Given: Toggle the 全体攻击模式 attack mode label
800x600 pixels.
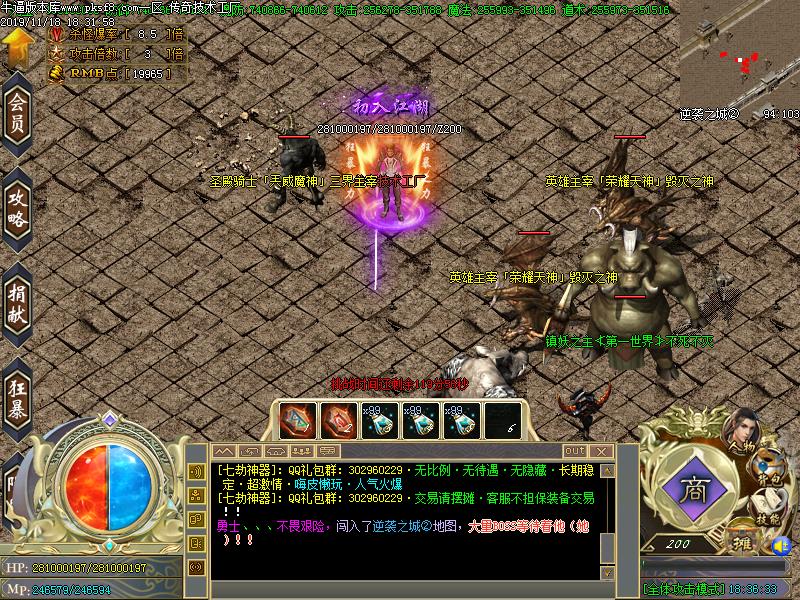Looking at the screenshot, I should 686,590.
